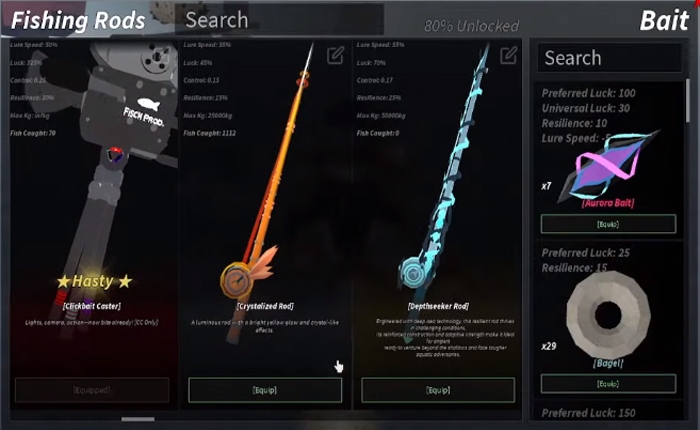Click the rod list horizontal scrollbar
The height and width of the screenshot is (430, 700).
pos(138,419)
